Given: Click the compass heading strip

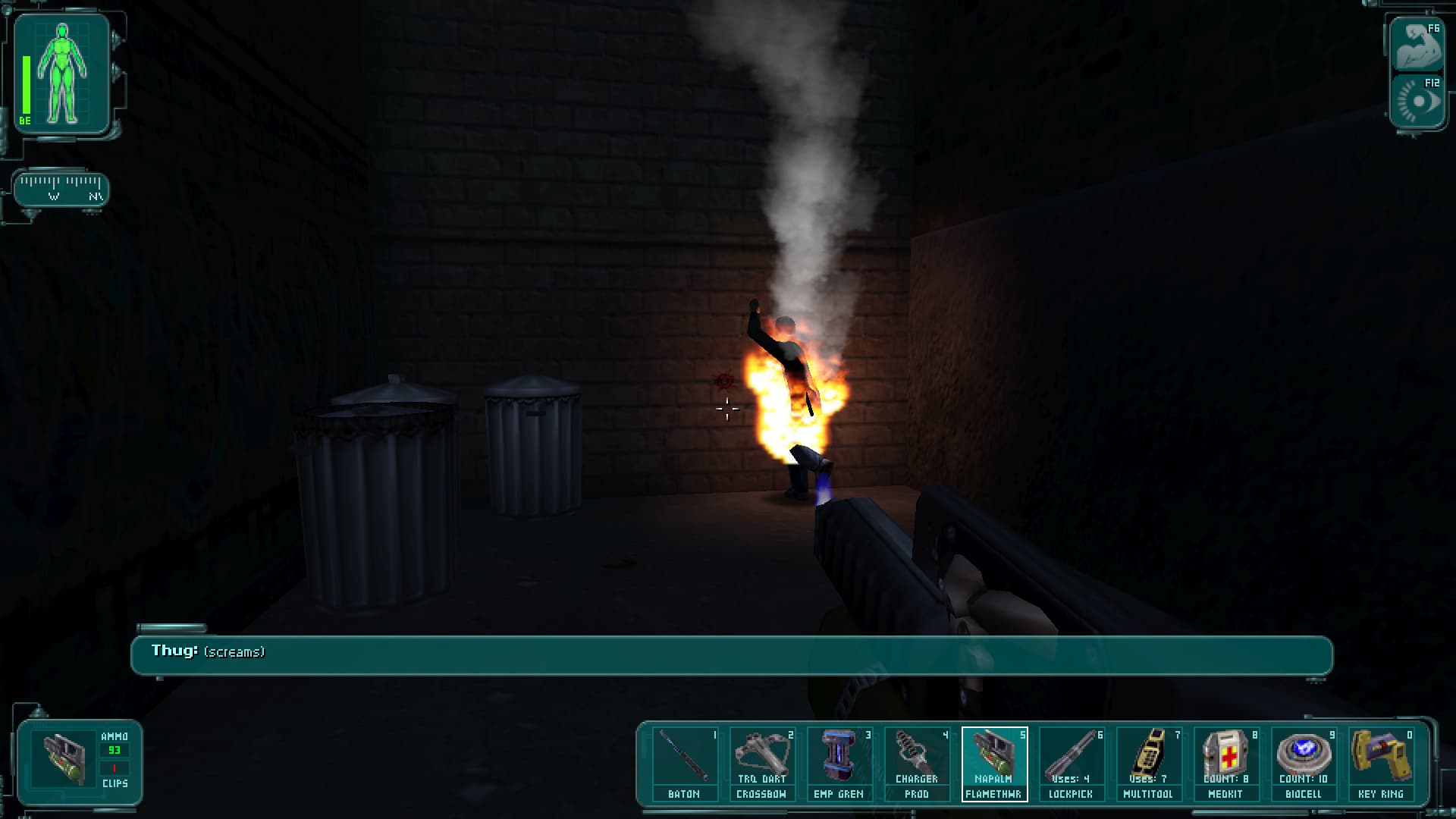Looking at the screenshot, I should (61, 189).
